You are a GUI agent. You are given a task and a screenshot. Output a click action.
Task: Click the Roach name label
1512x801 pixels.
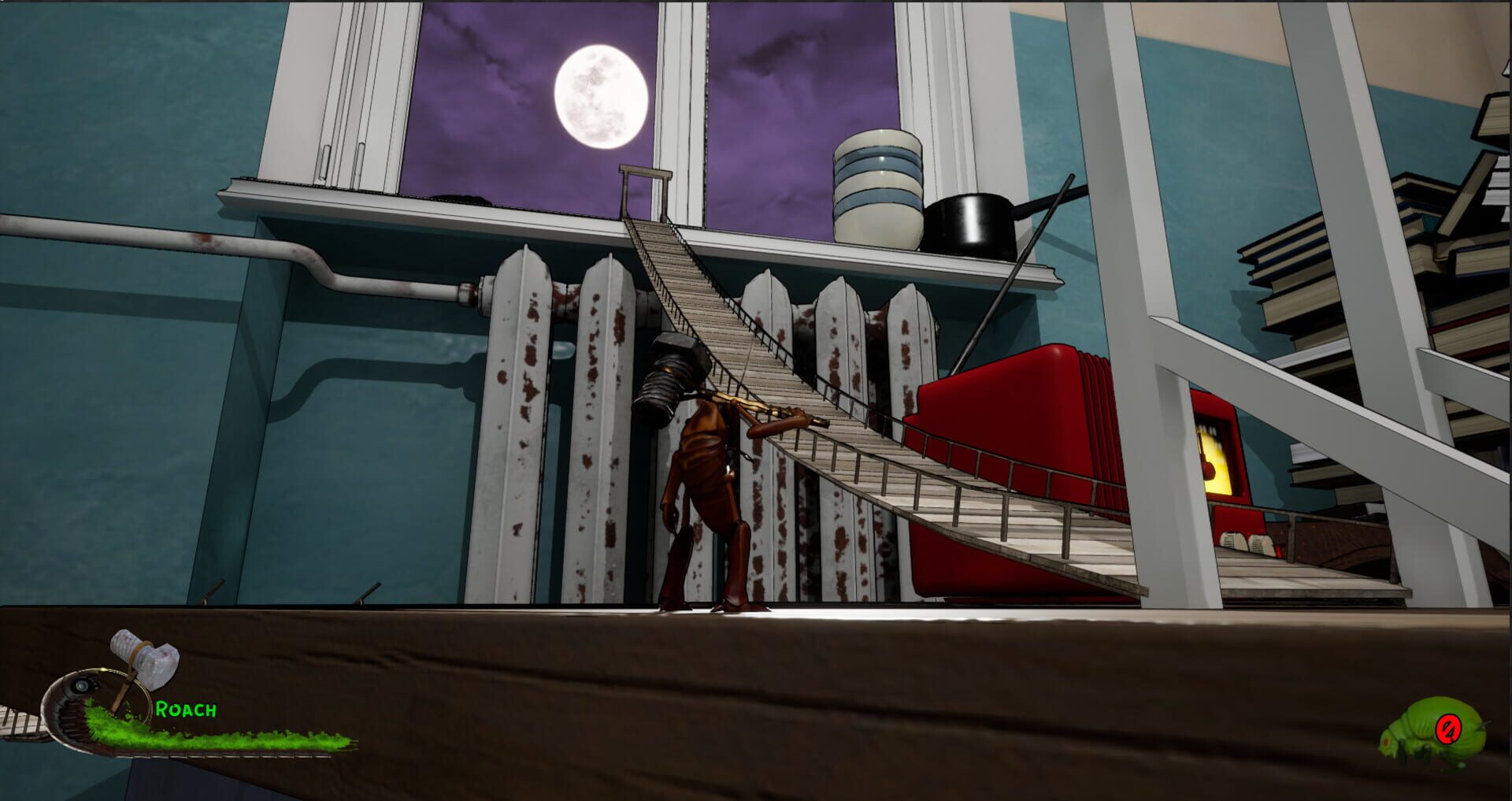point(186,708)
